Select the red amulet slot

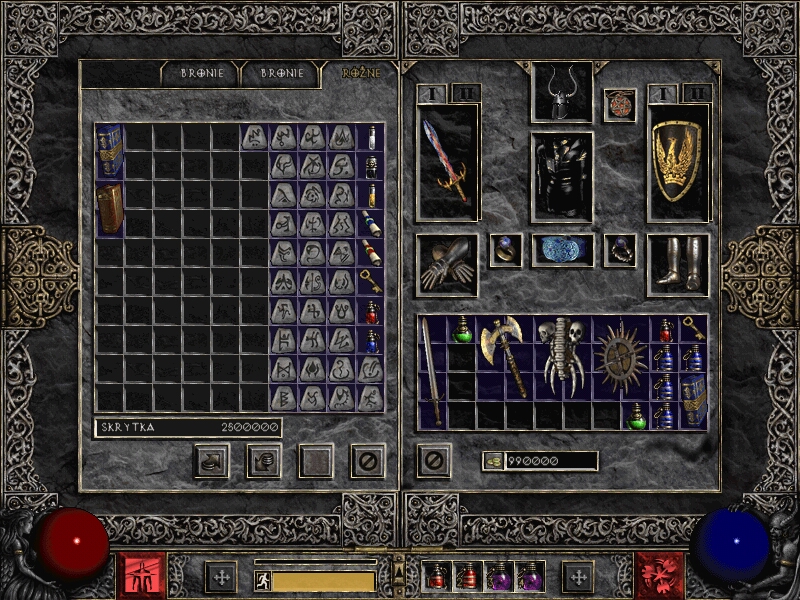point(620,105)
